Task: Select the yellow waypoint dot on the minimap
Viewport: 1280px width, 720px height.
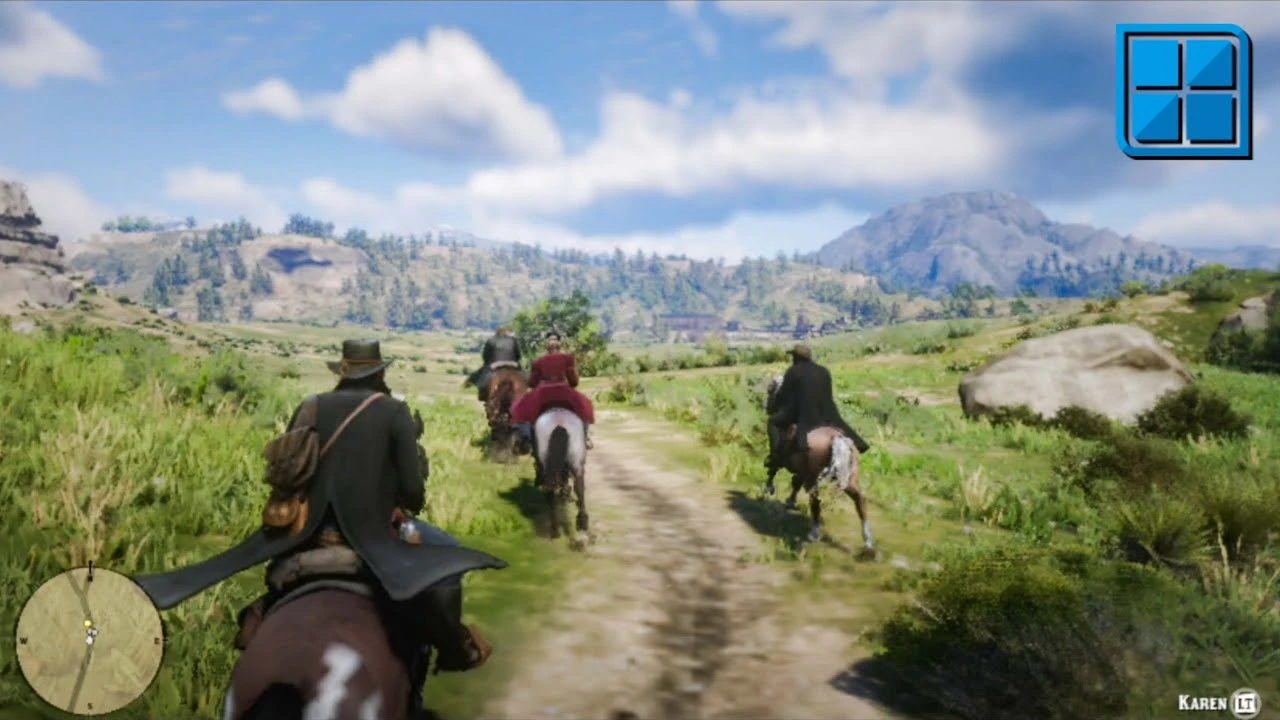Action: pos(88,623)
